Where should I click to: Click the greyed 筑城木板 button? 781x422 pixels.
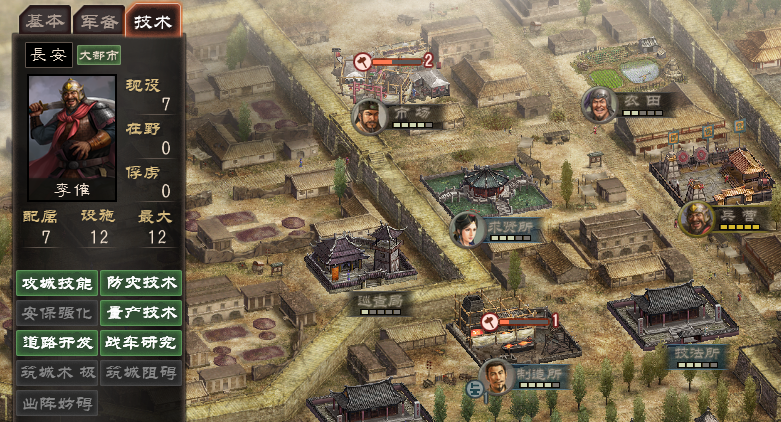click(x=57, y=373)
